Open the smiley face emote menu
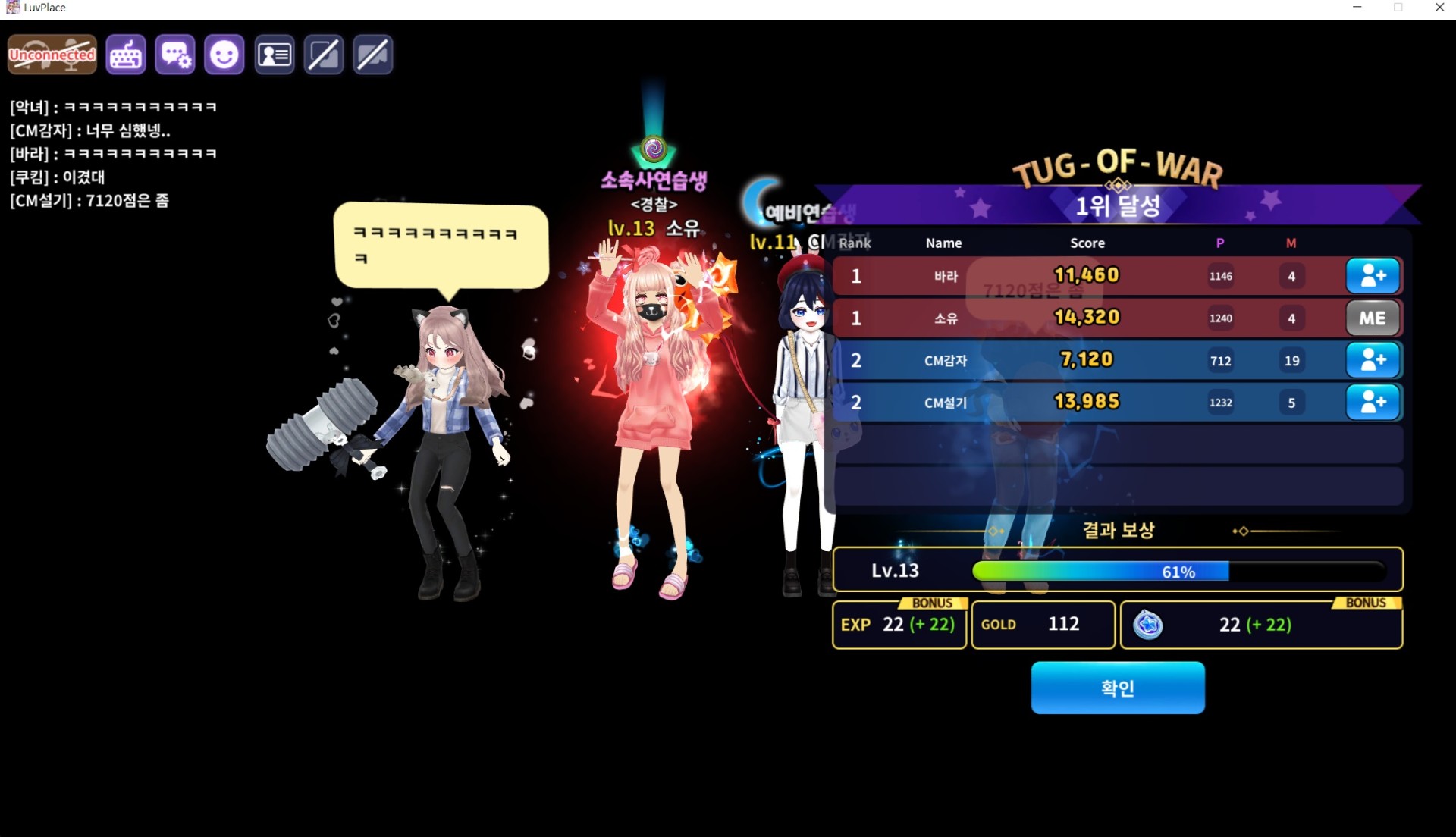This screenshot has width=1456, height=837. 224,55
